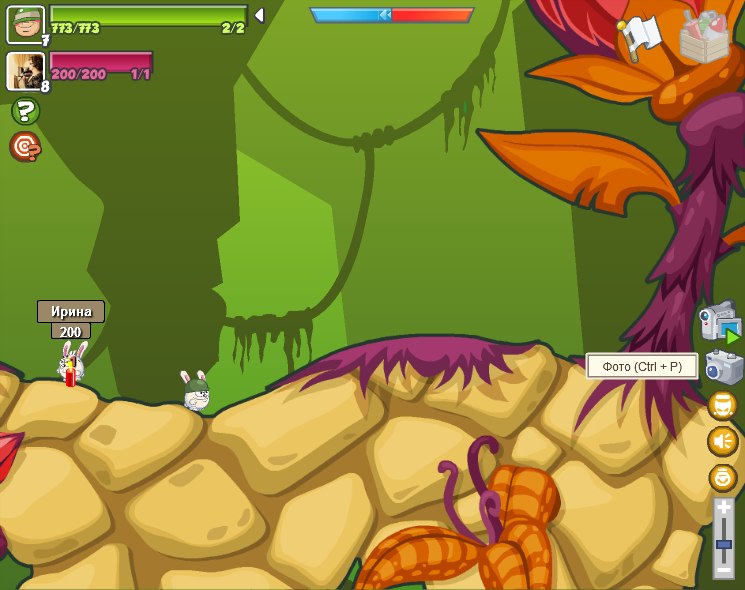The height and width of the screenshot is (590, 745).
Task: Click the green-capped player avatar portrait
Action: pos(25,24)
